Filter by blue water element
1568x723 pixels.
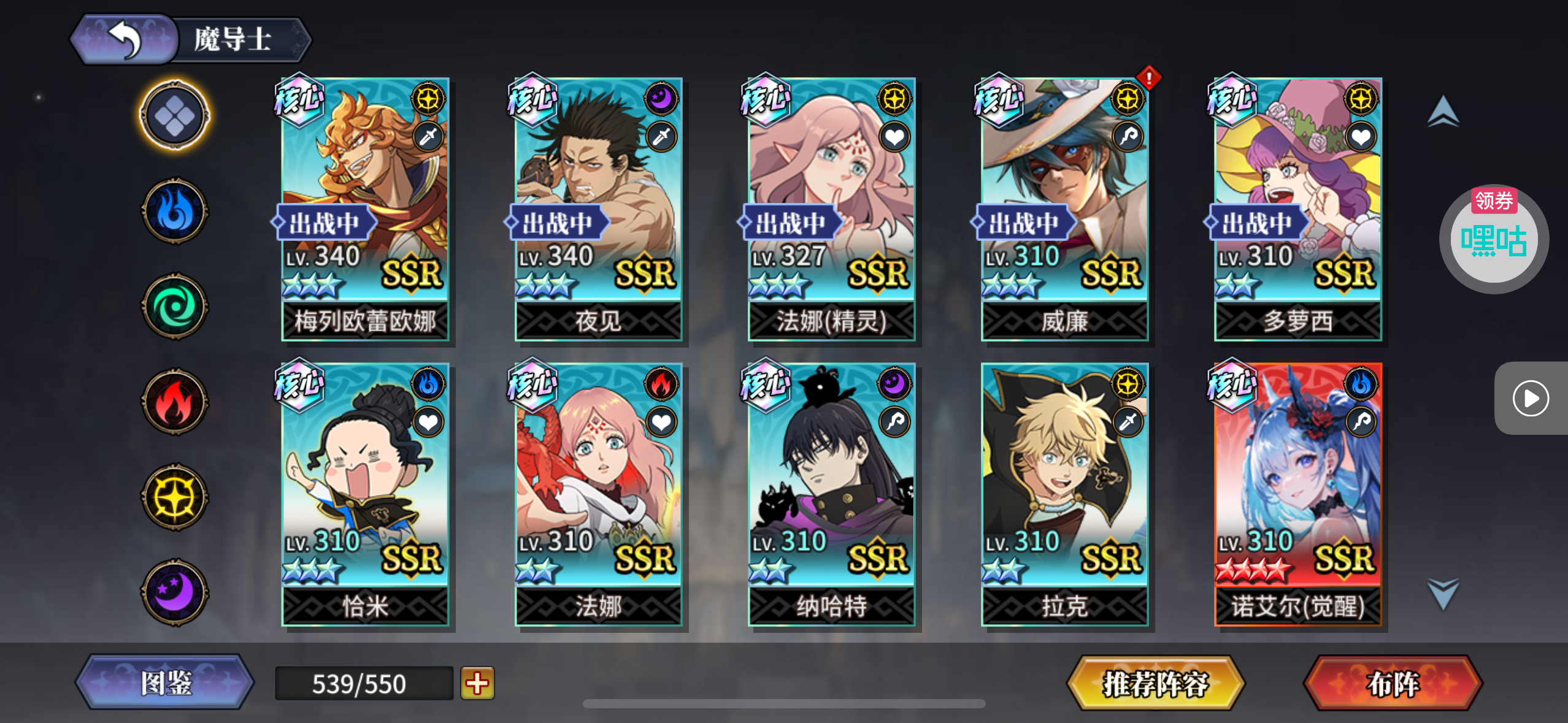click(175, 211)
